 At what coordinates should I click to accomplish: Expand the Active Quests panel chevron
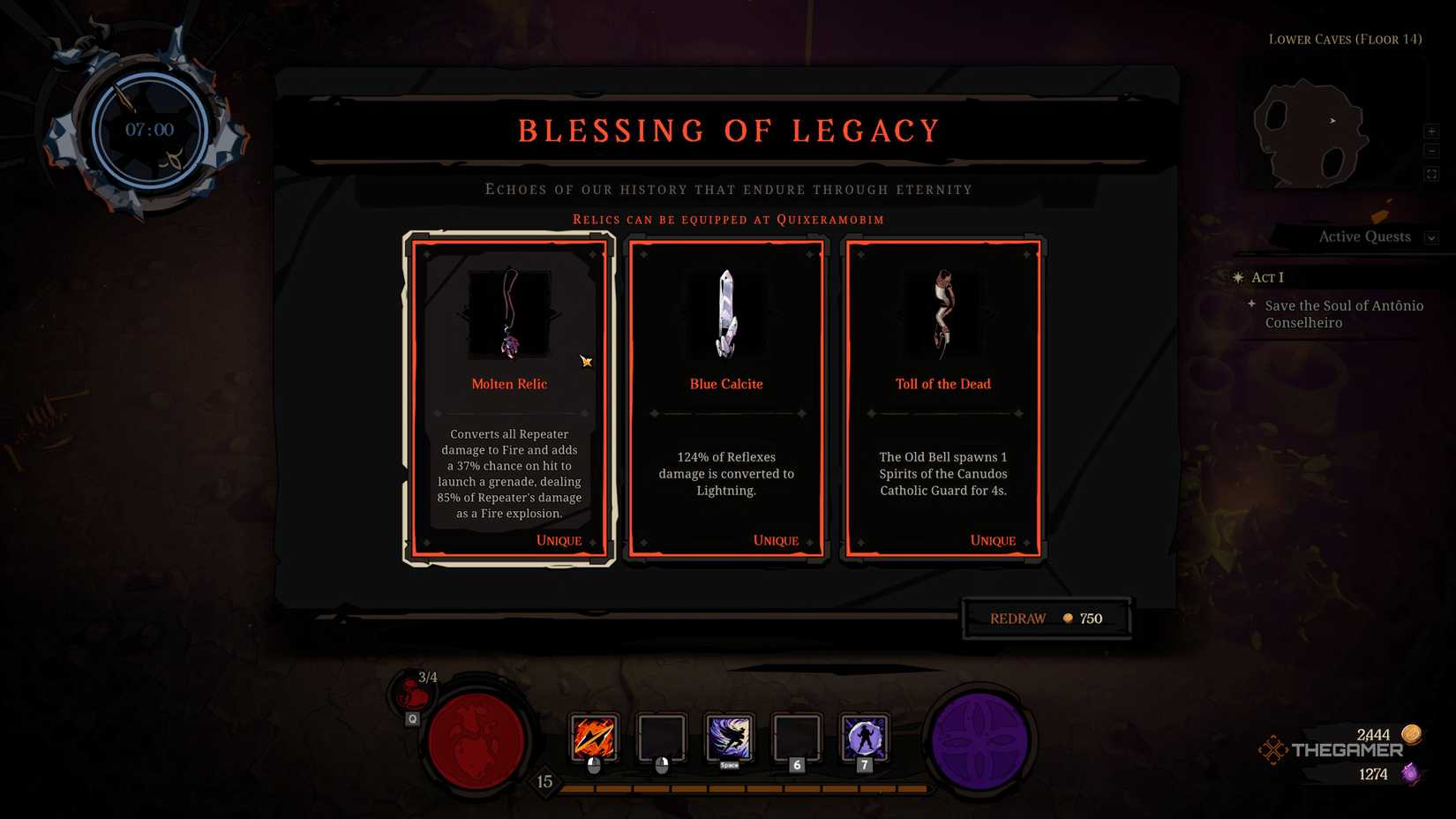coord(1430,237)
